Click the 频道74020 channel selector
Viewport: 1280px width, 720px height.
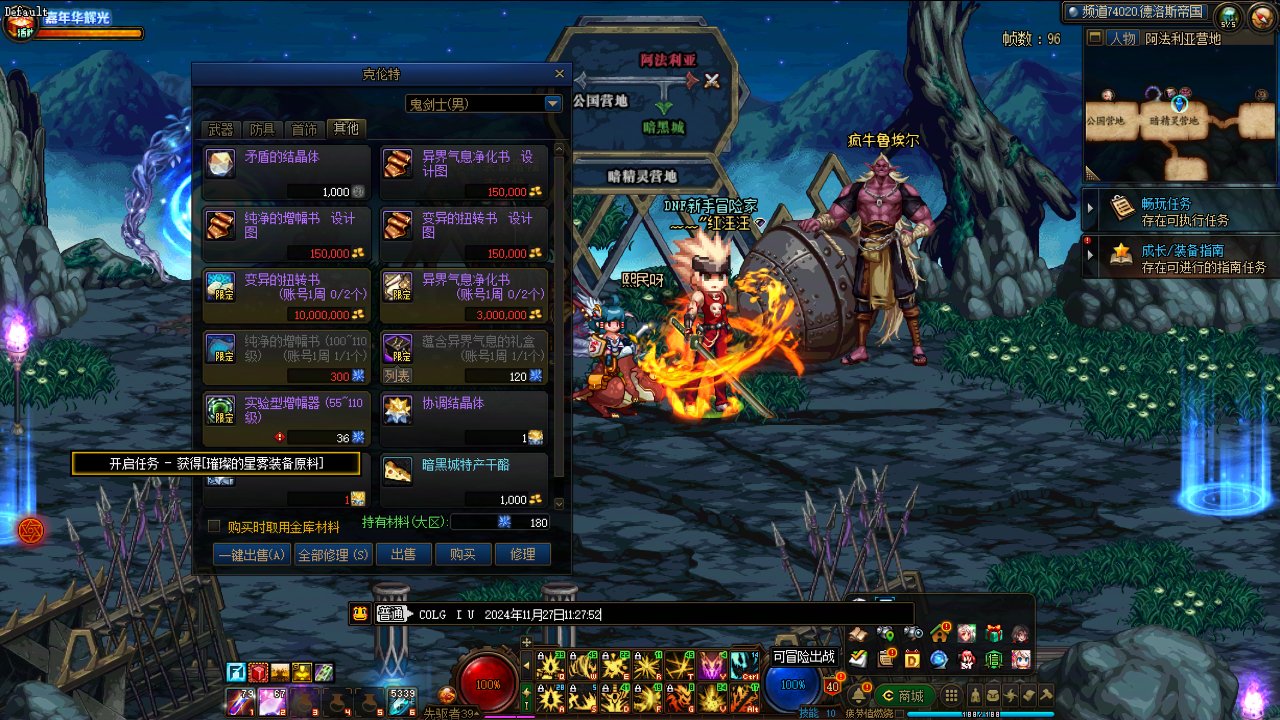point(1136,12)
